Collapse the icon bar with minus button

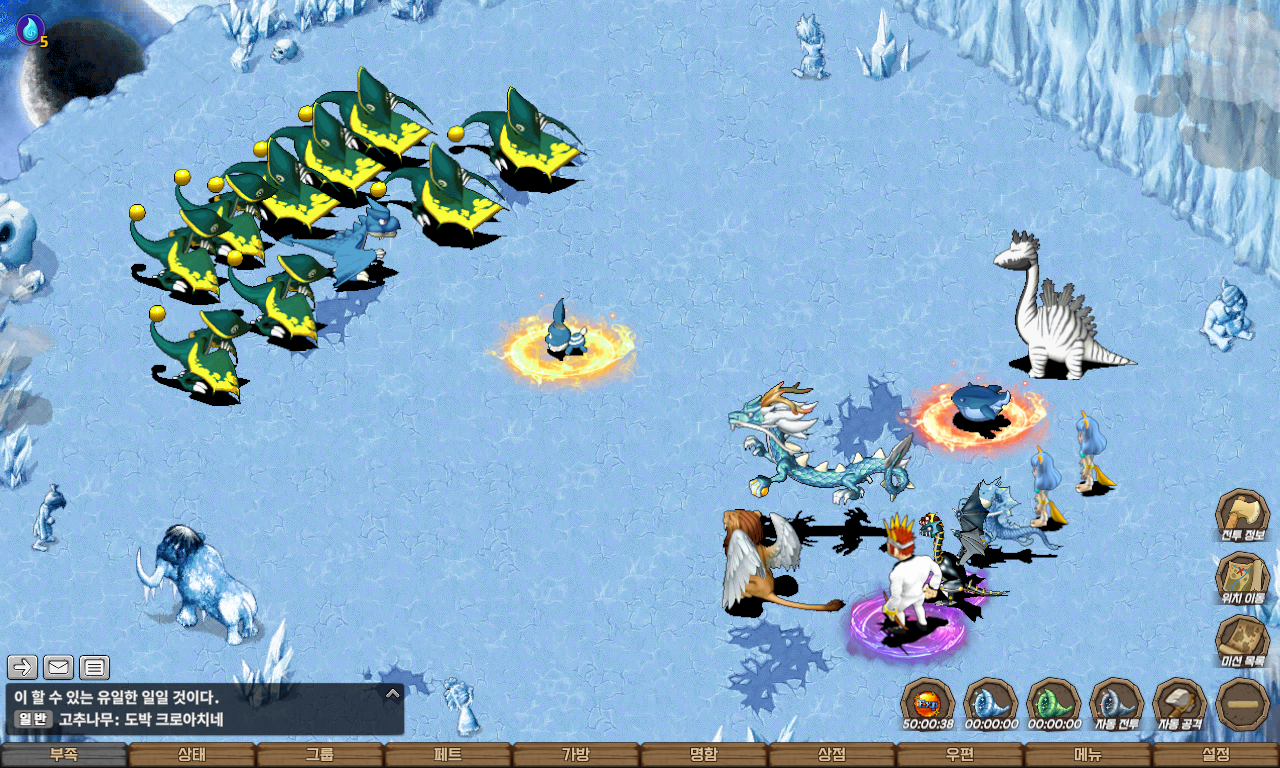(1242, 704)
